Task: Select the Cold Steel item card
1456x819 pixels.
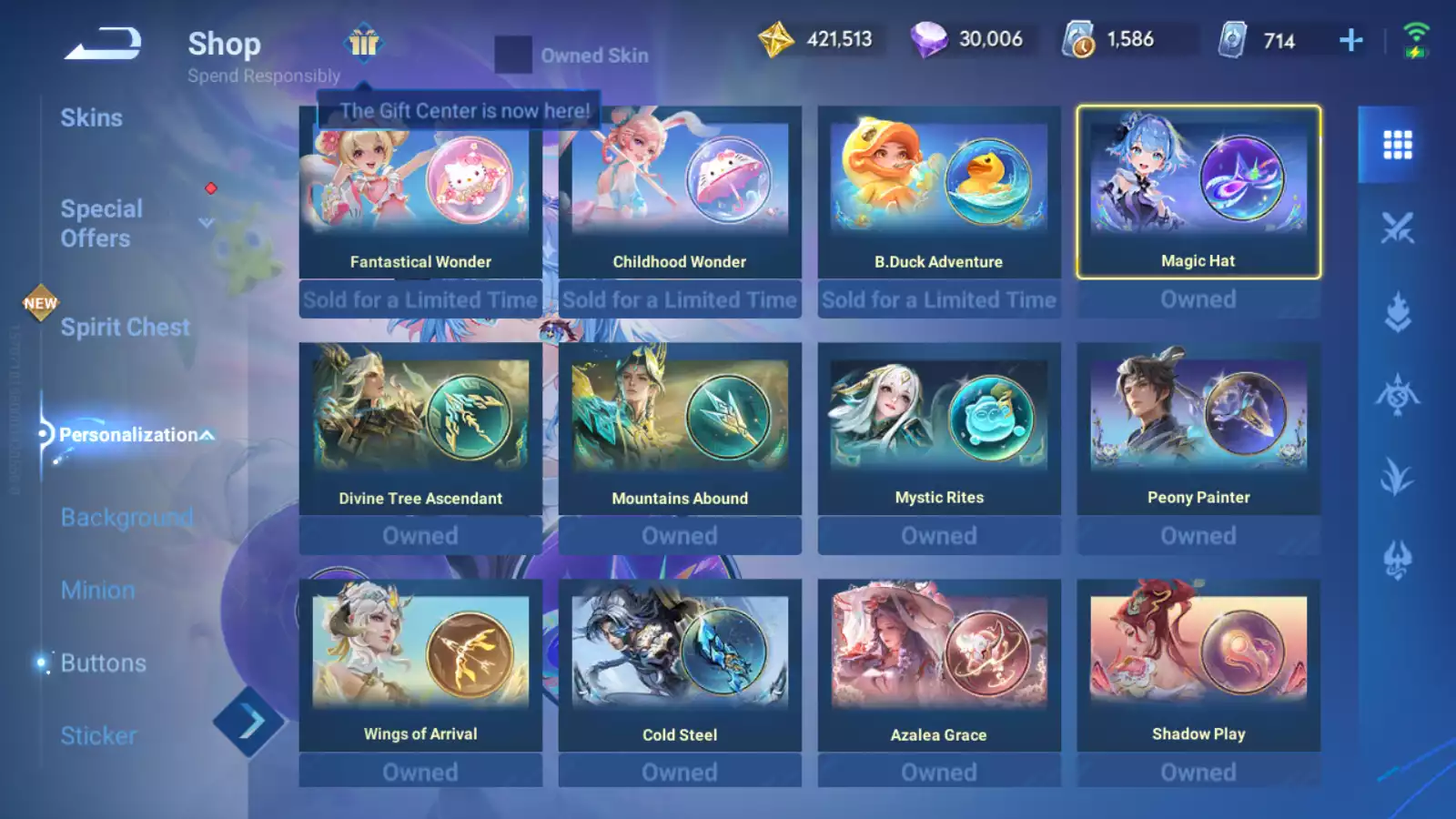Action: coord(680,666)
